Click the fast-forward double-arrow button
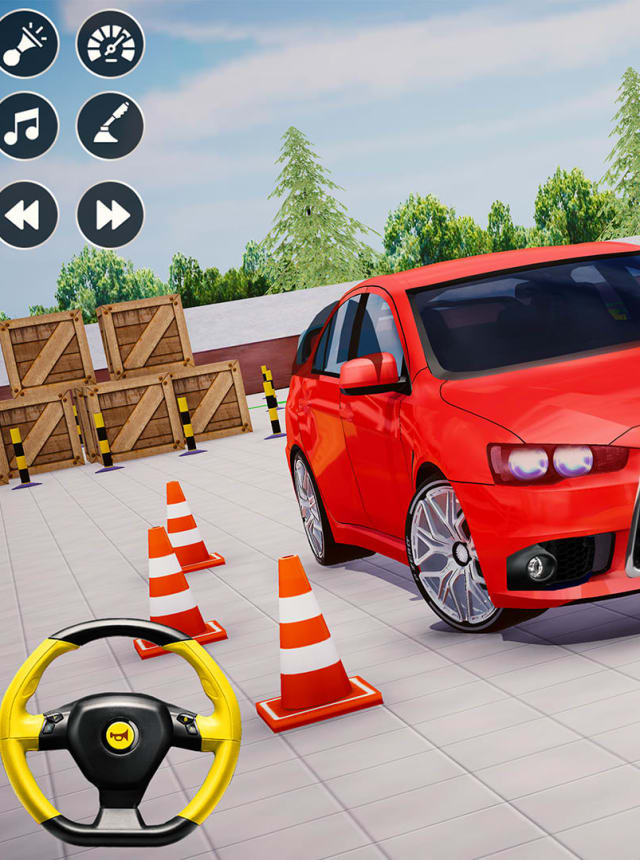The height and width of the screenshot is (860, 640). pos(110,214)
